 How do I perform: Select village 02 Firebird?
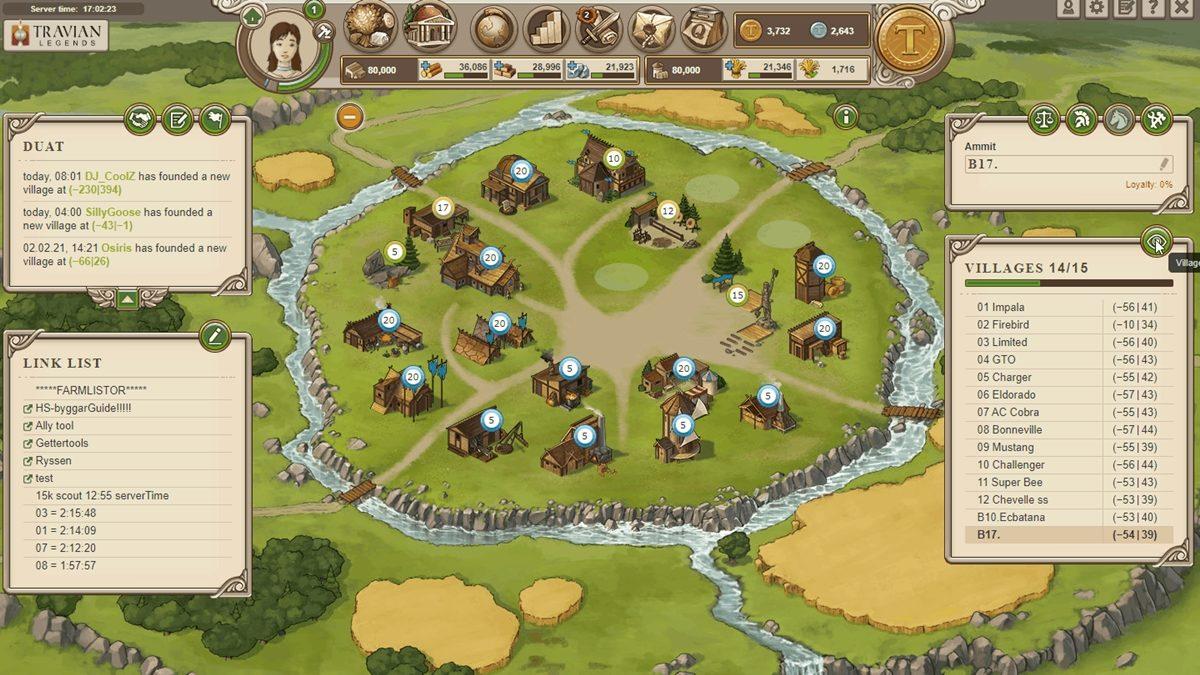point(1003,325)
